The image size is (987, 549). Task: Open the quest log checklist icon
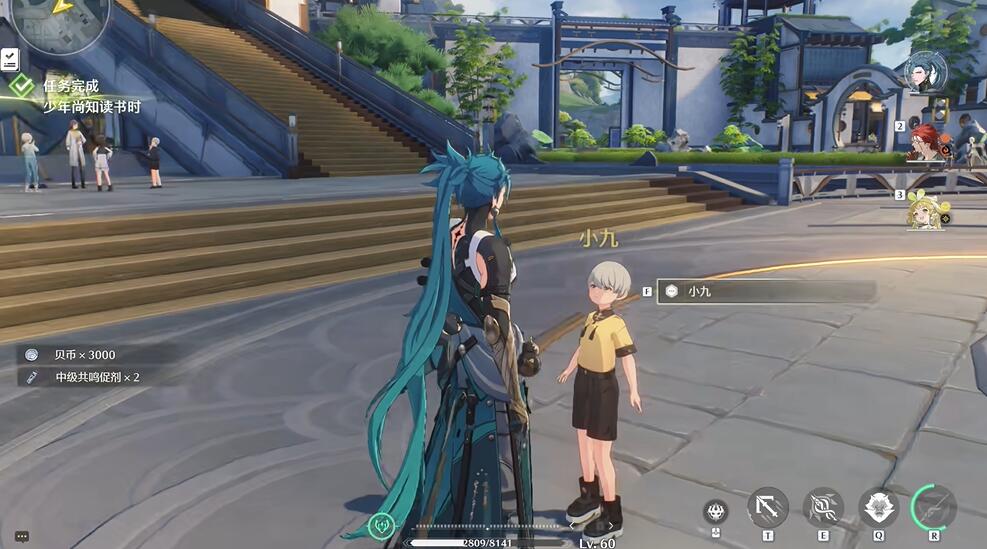10,58
